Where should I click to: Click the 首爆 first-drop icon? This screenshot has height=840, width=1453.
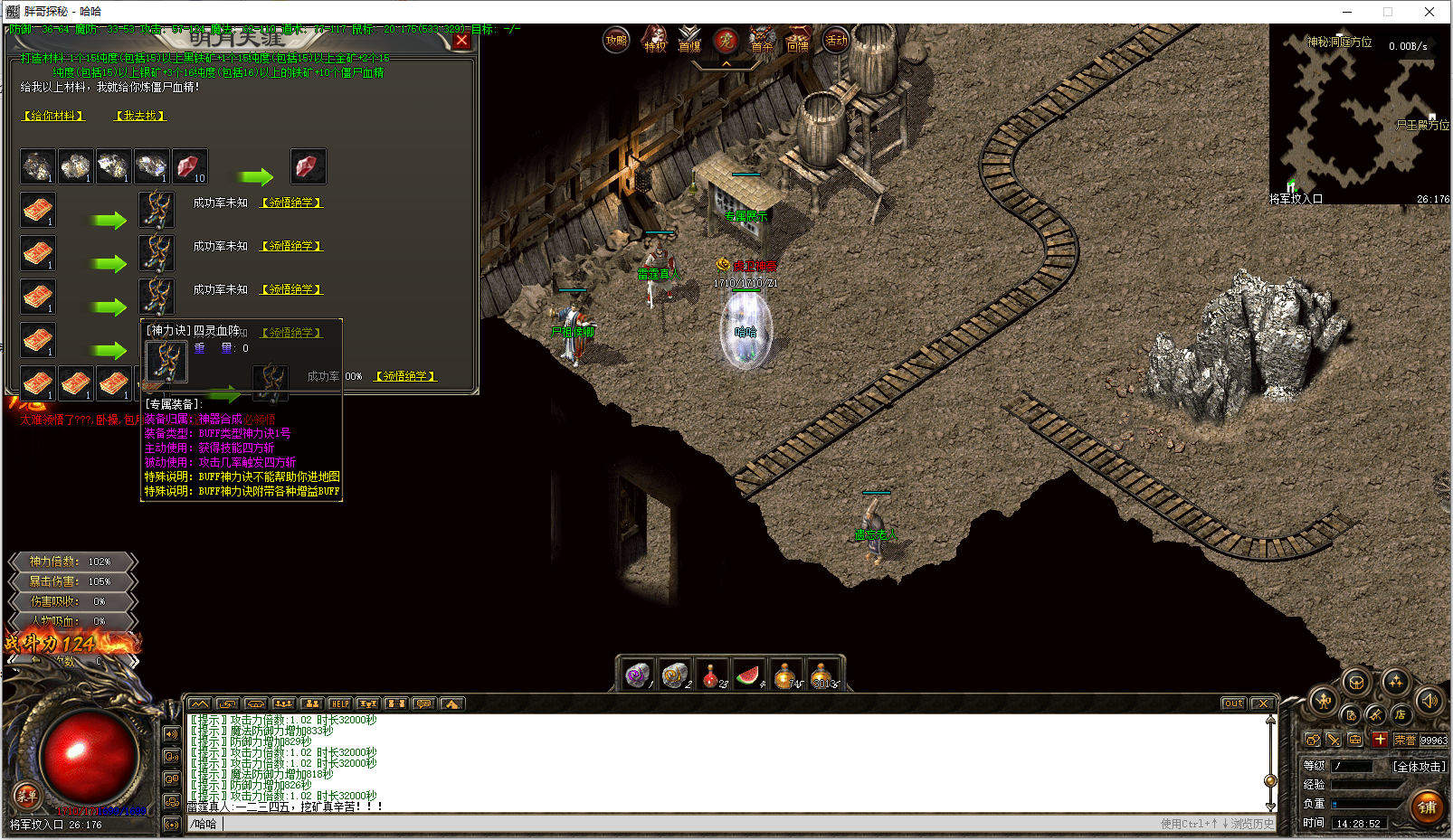689,41
